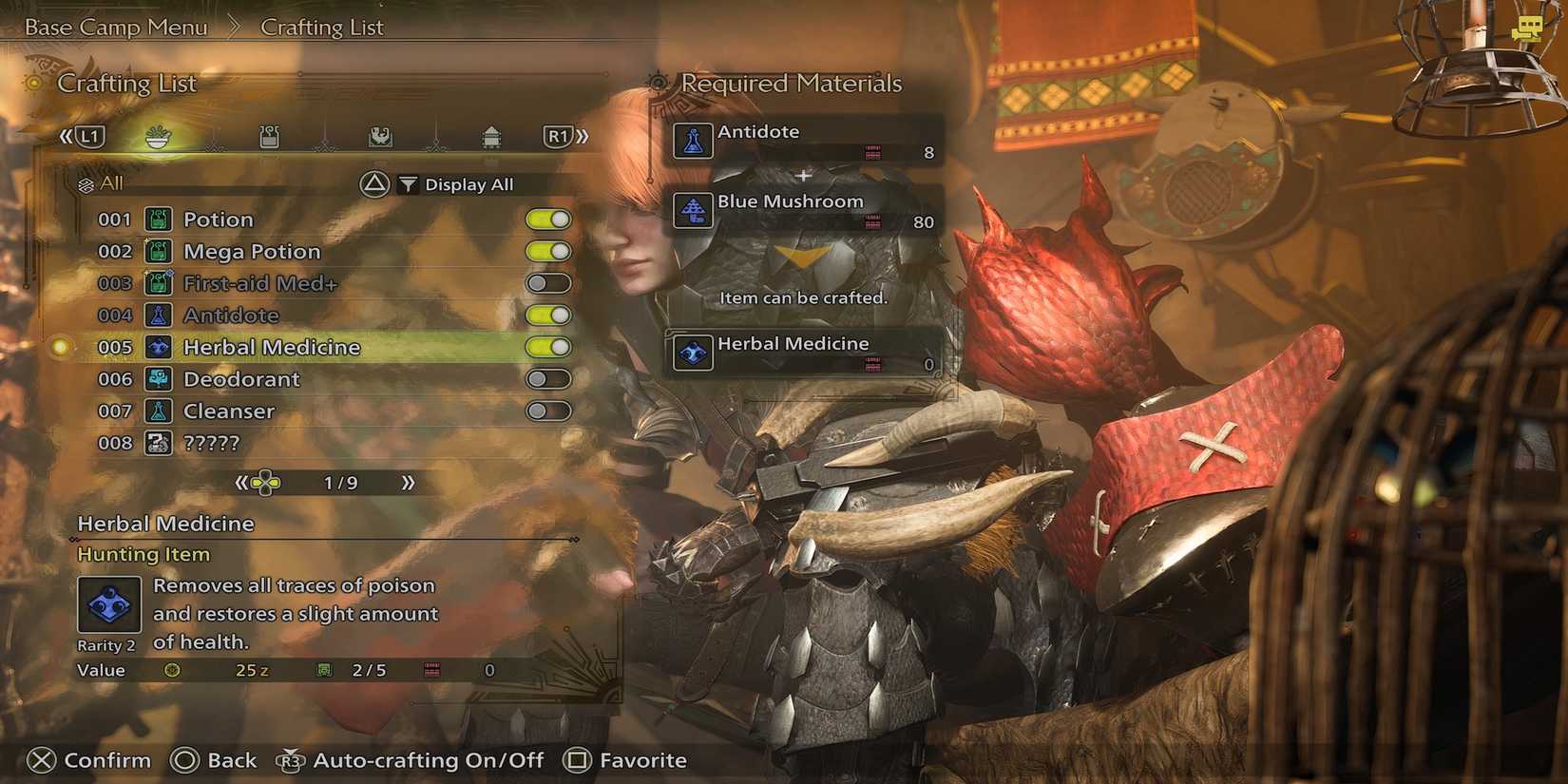Enable auto-crafting for First-aid Med+
Image resolution: width=1568 pixels, height=784 pixels.
tap(549, 282)
